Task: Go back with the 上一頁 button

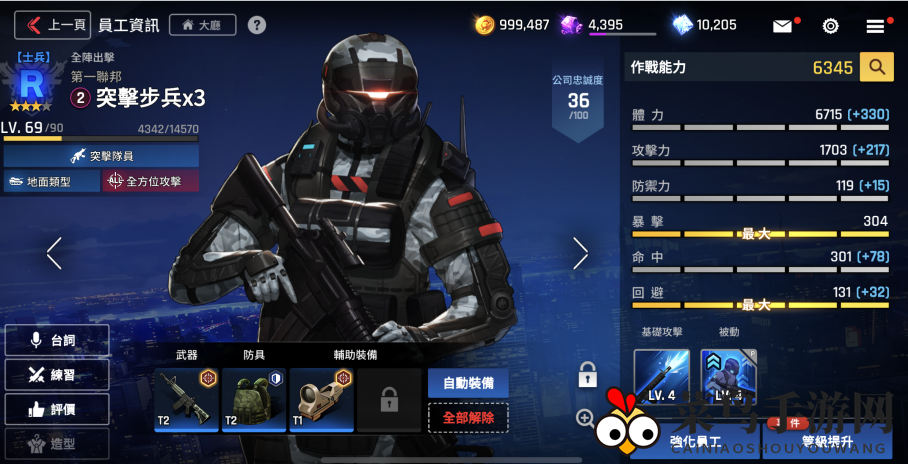Action: click(52, 25)
